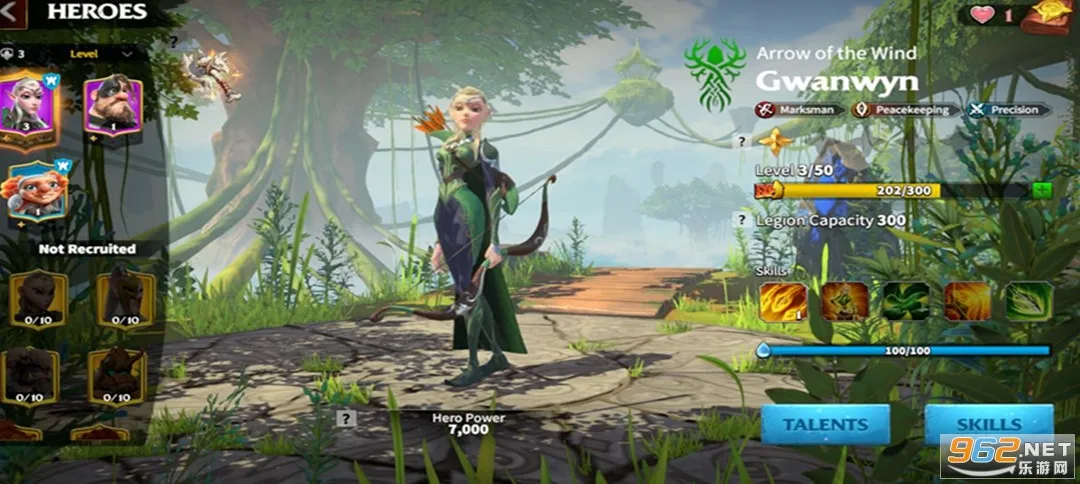View the first fiery skill icon
Screen dimensions: 1080x484
point(783,301)
